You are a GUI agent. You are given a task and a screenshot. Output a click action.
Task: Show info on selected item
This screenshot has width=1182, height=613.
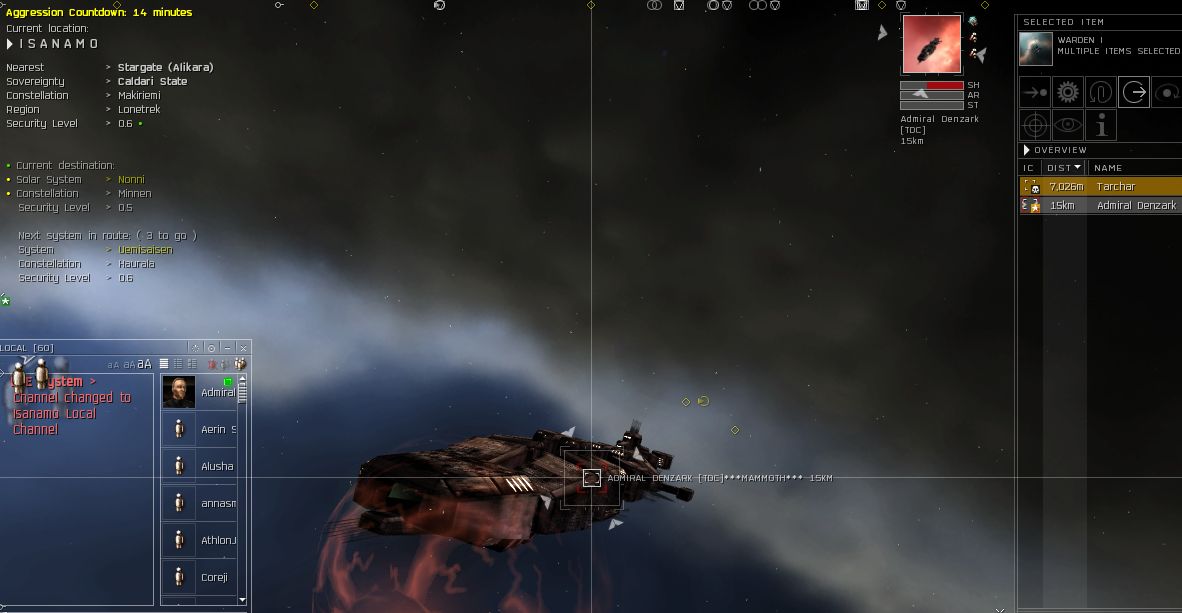point(1101,125)
